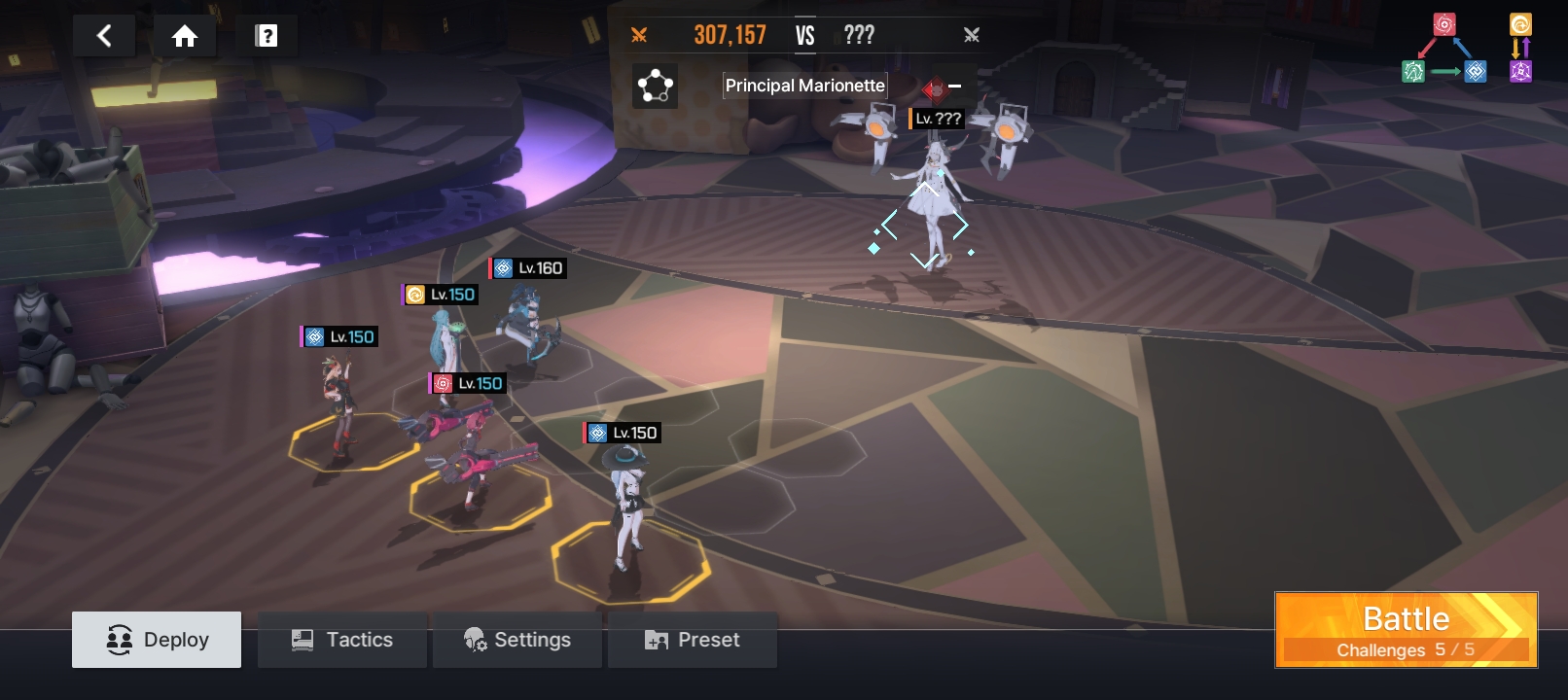Select the Lv.160 unit on the field
The height and width of the screenshot is (700, 1568).
530,326
